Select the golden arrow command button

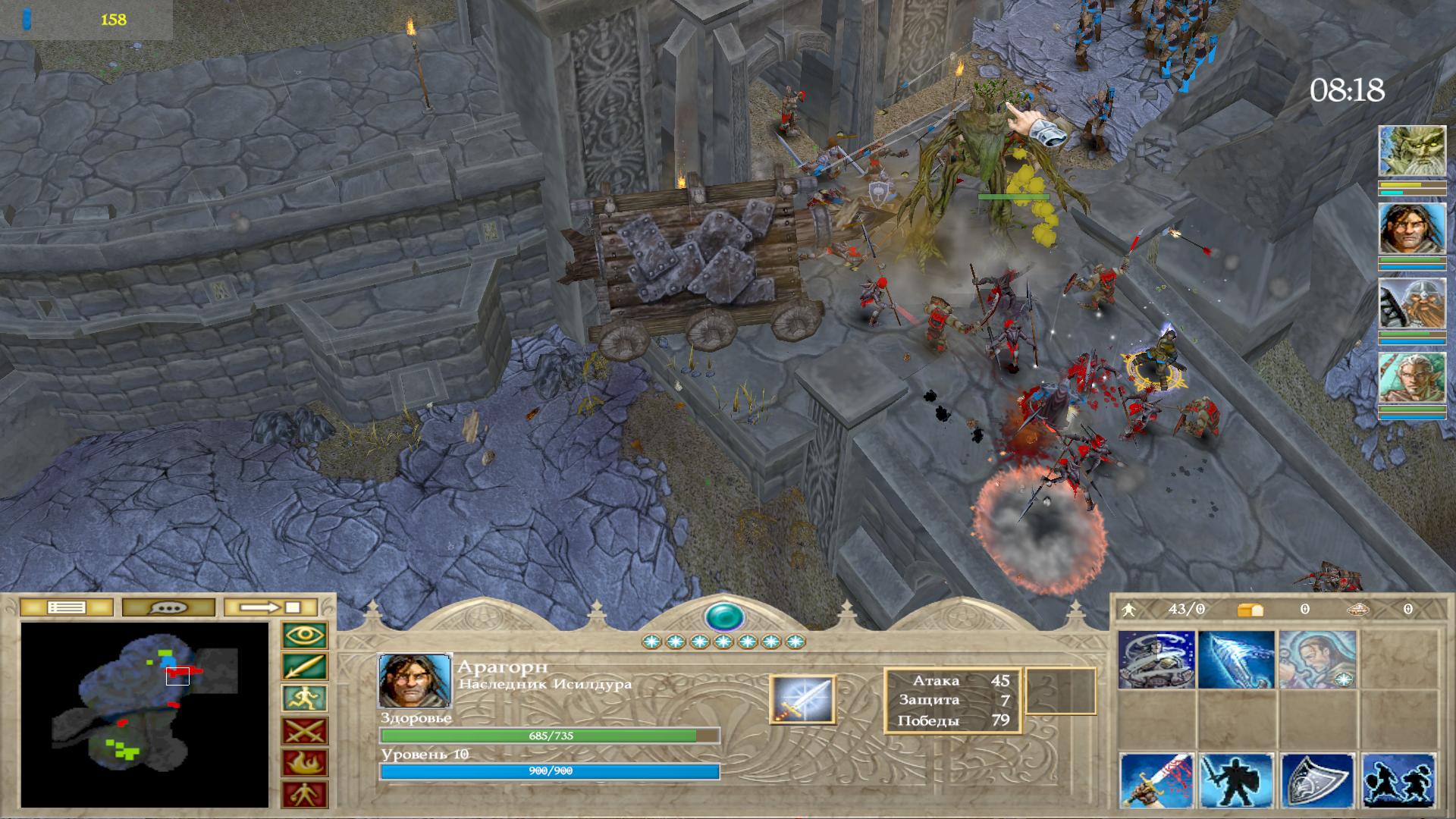[x=305, y=667]
